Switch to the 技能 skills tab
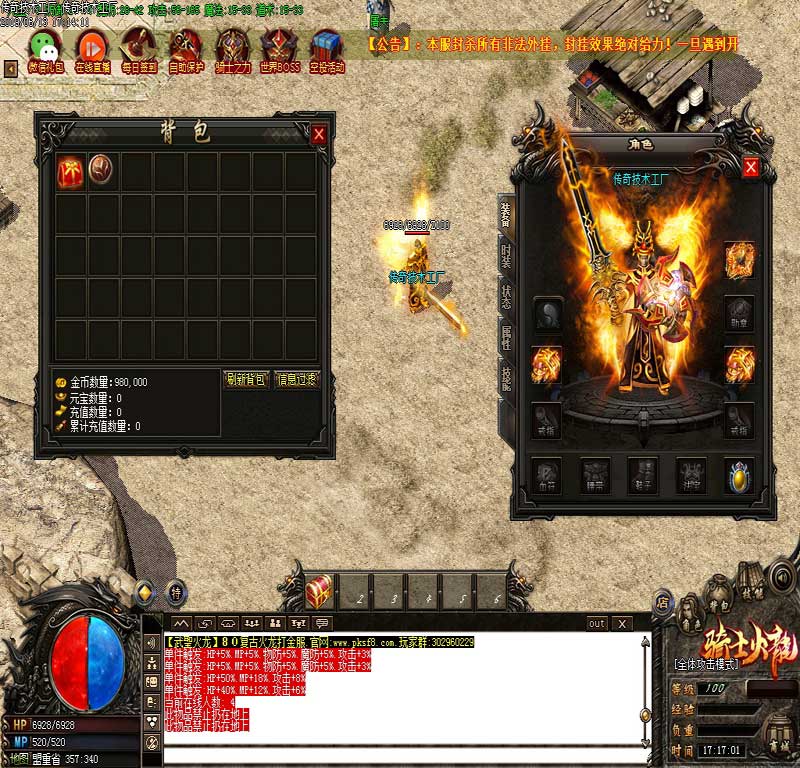Image resolution: width=800 pixels, height=768 pixels. pos(506,379)
